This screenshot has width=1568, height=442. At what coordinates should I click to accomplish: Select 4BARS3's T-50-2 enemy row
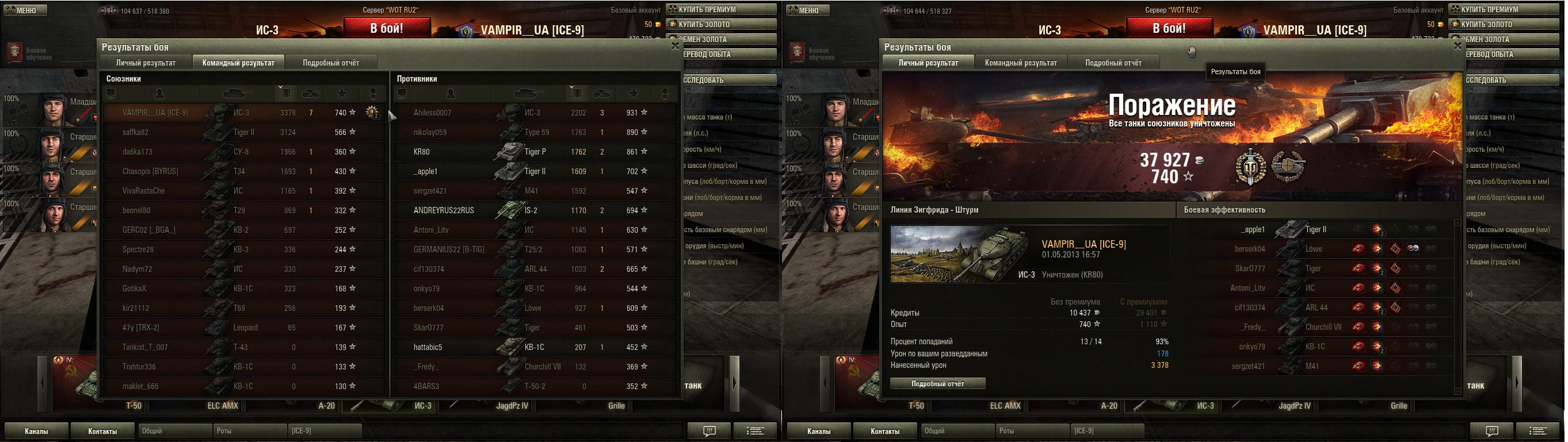pos(535,386)
